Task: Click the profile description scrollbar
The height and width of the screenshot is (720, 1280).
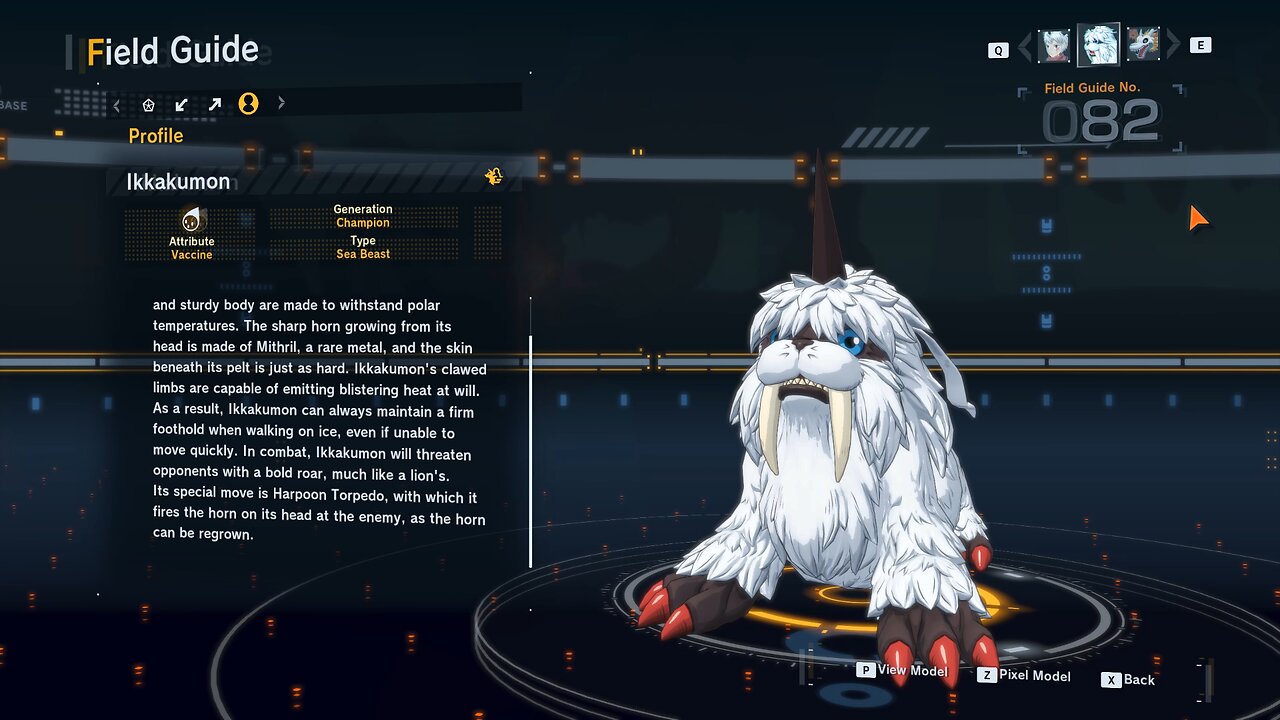Action: (x=530, y=450)
